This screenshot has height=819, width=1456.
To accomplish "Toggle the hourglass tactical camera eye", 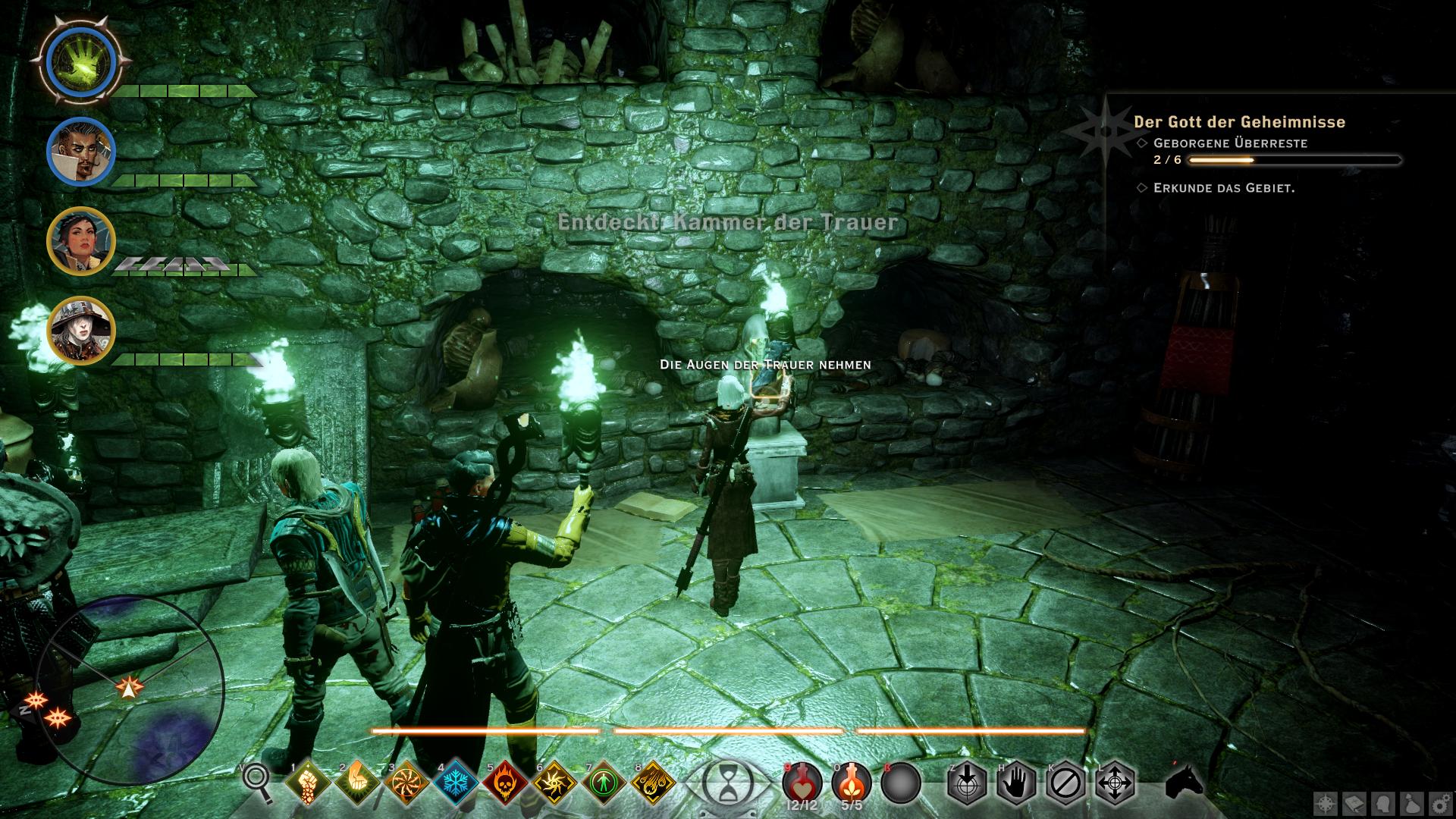I will pyautogui.click(x=728, y=781).
